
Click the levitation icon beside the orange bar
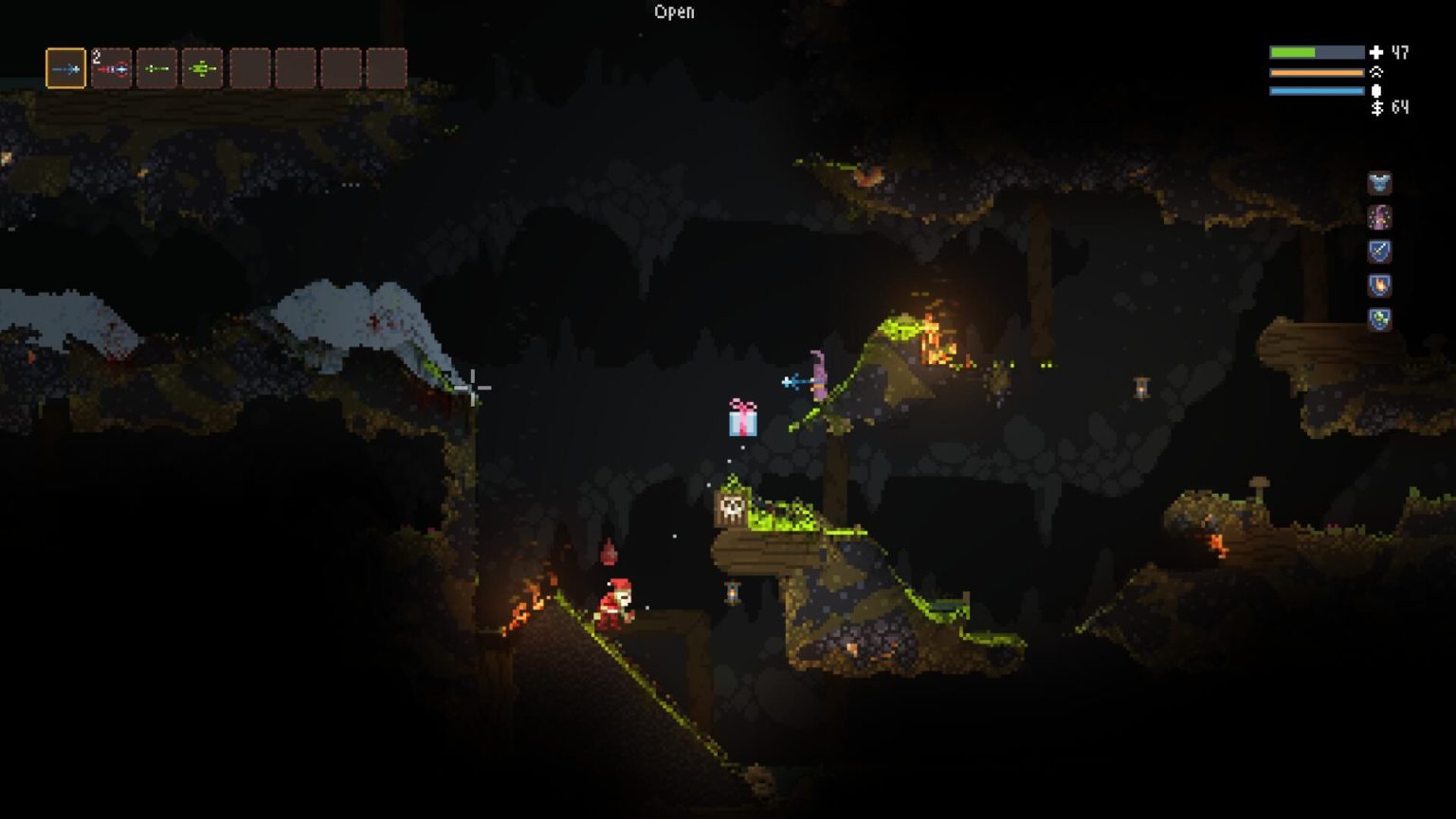[x=1378, y=70]
